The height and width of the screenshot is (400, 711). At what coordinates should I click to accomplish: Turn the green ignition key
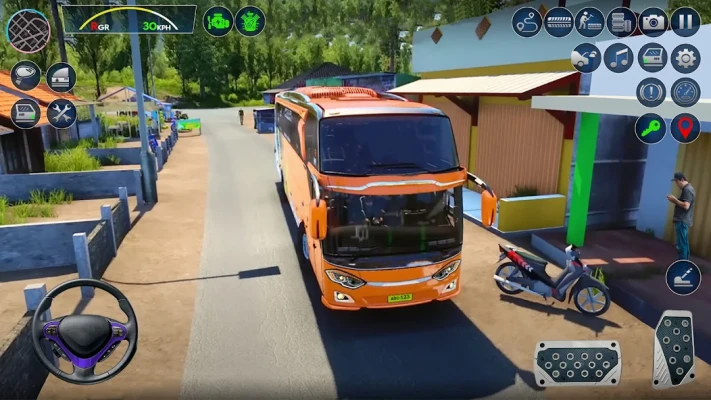pos(651,127)
